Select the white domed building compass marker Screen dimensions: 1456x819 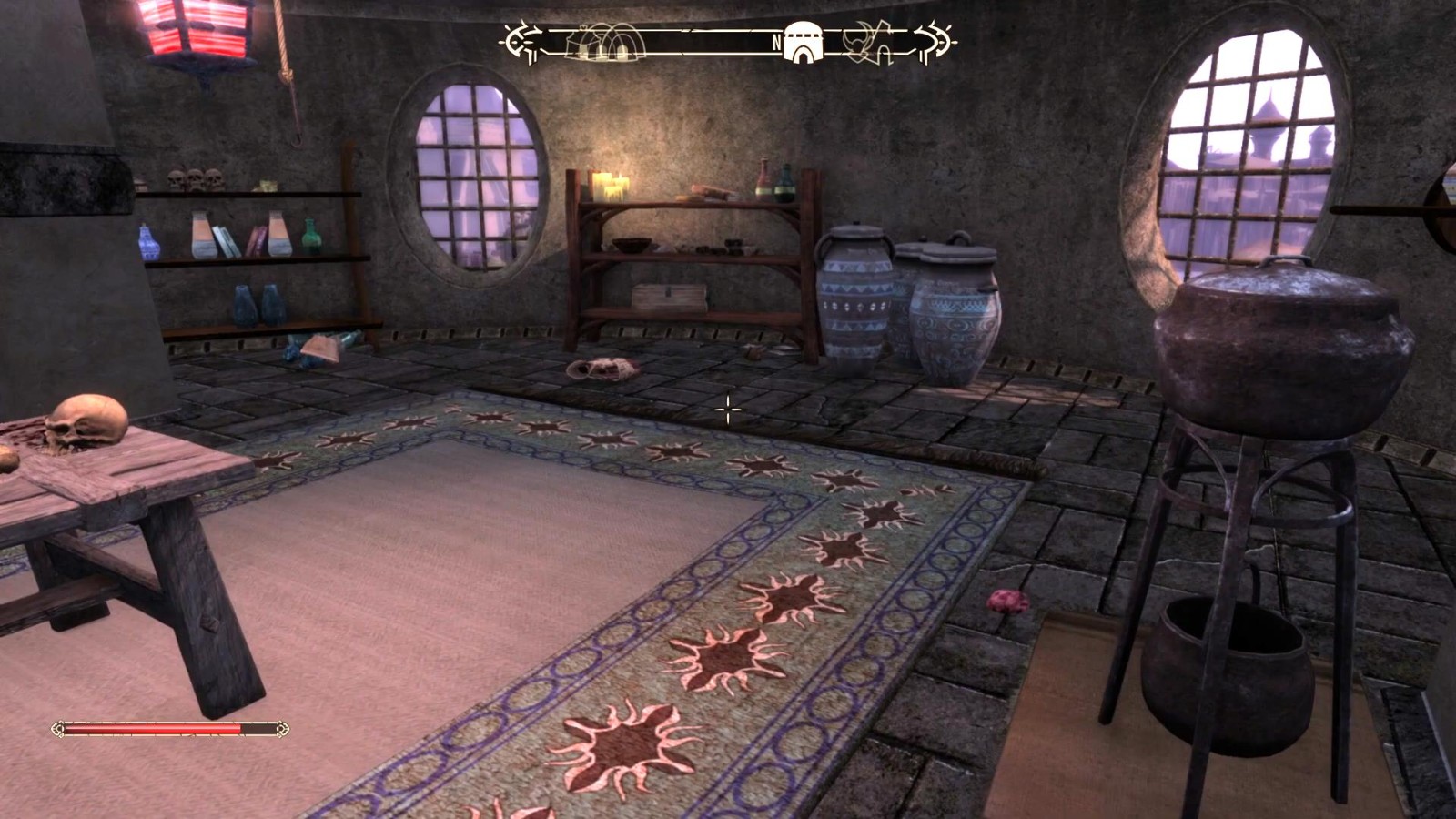(803, 42)
